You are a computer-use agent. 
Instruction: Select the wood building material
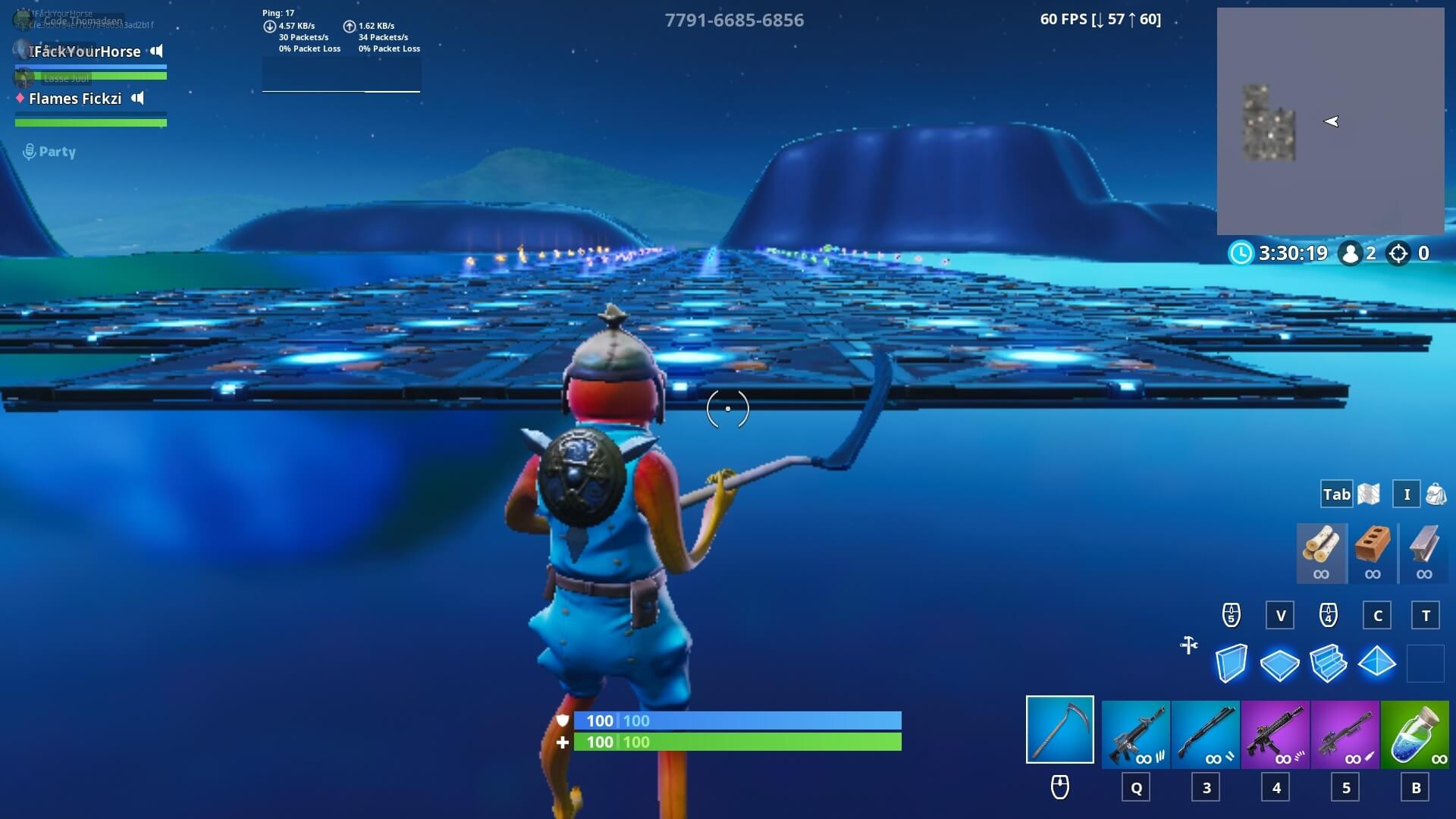1322,553
